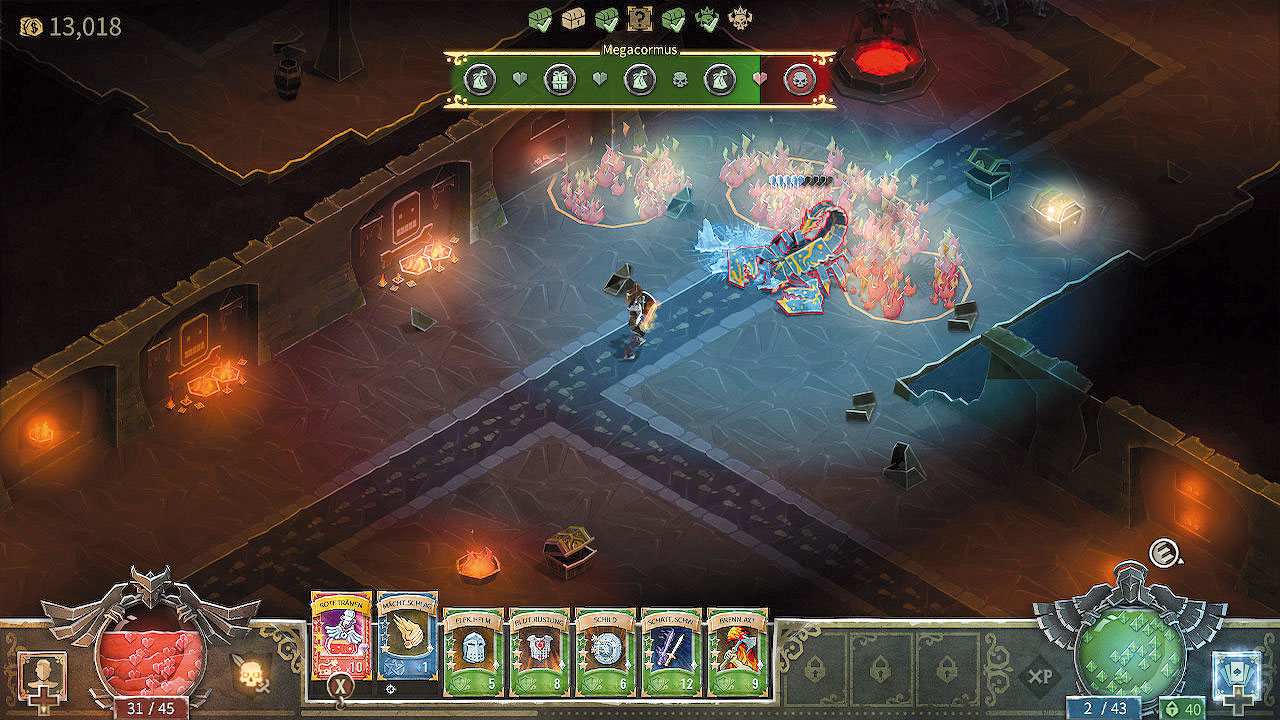1280x720 pixels.
Task: Select the question mark room icon
Action: pyautogui.click(x=639, y=18)
